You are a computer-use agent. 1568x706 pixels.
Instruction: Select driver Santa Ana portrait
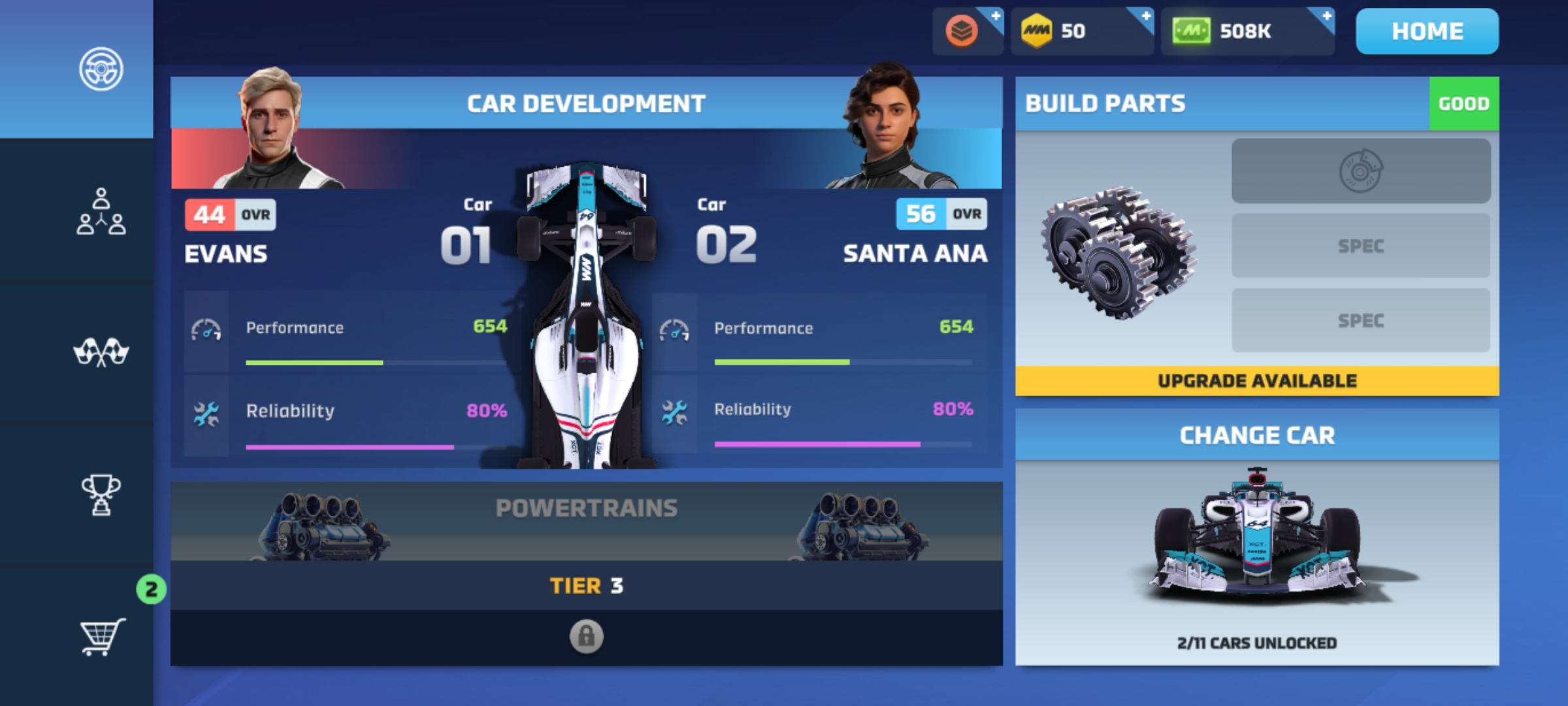tap(885, 127)
